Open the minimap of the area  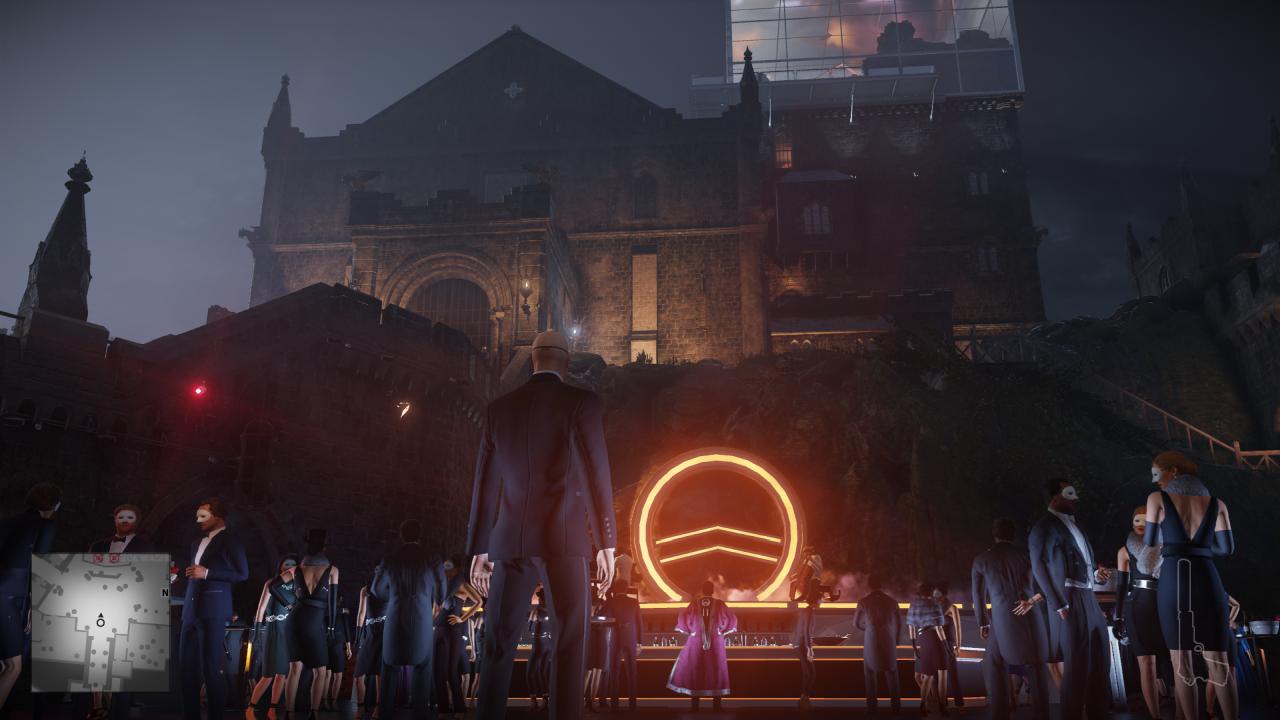coord(100,622)
